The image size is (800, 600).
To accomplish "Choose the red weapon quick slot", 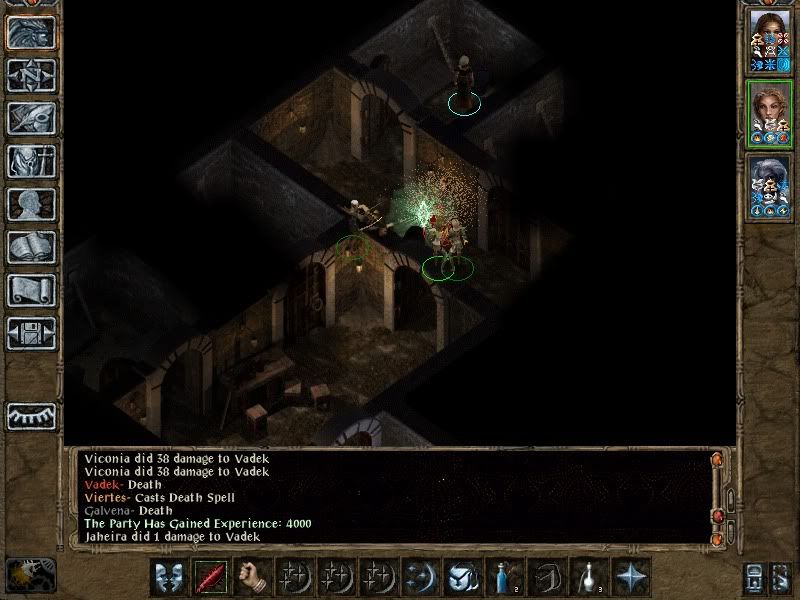I will (211, 578).
